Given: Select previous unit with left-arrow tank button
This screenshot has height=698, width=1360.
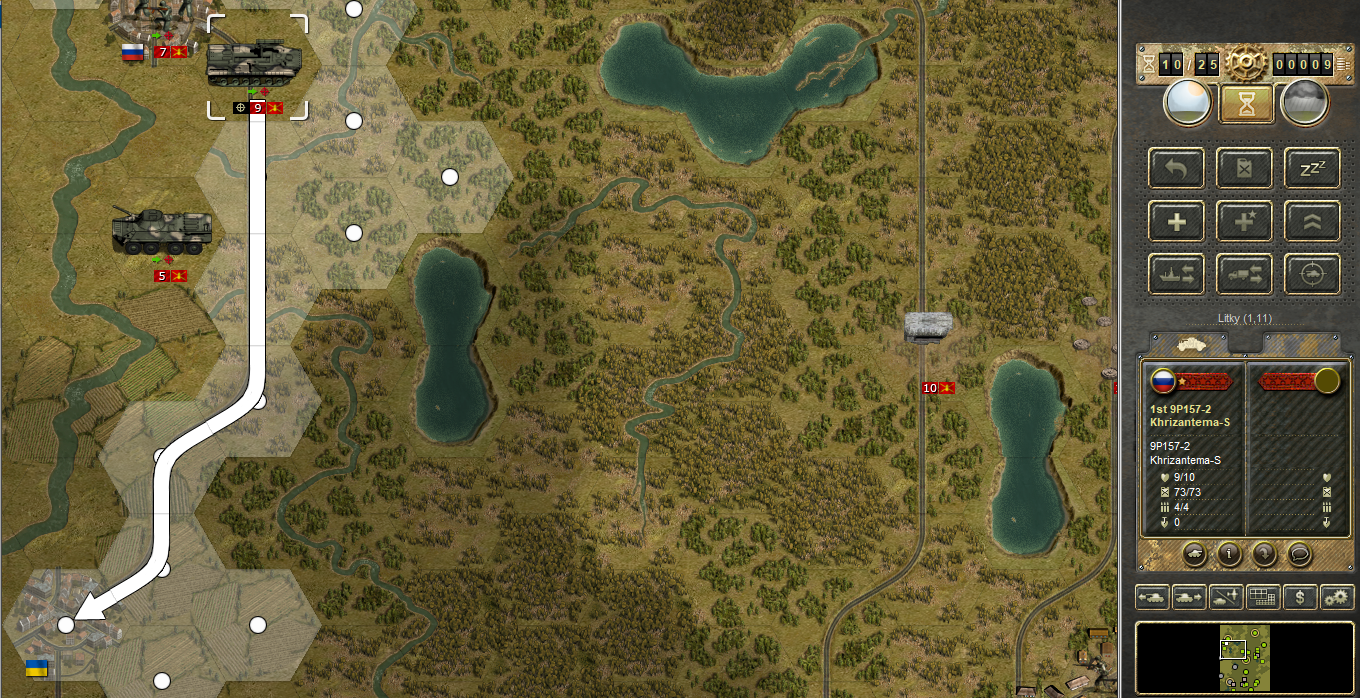Looking at the screenshot, I should pyautogui.click(x=1152, y=597).
